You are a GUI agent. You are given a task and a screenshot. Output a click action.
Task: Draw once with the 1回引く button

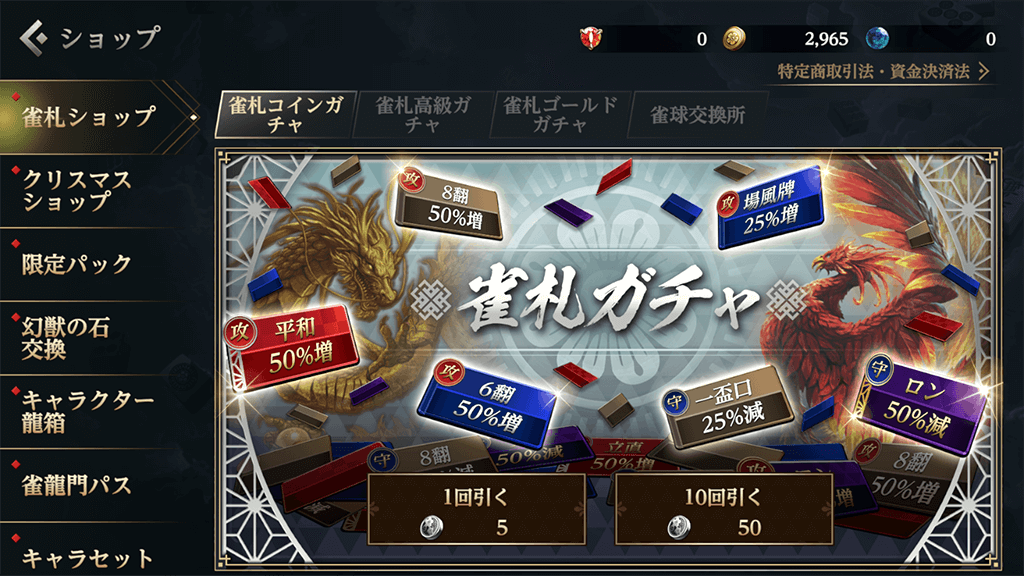(476, 510)
